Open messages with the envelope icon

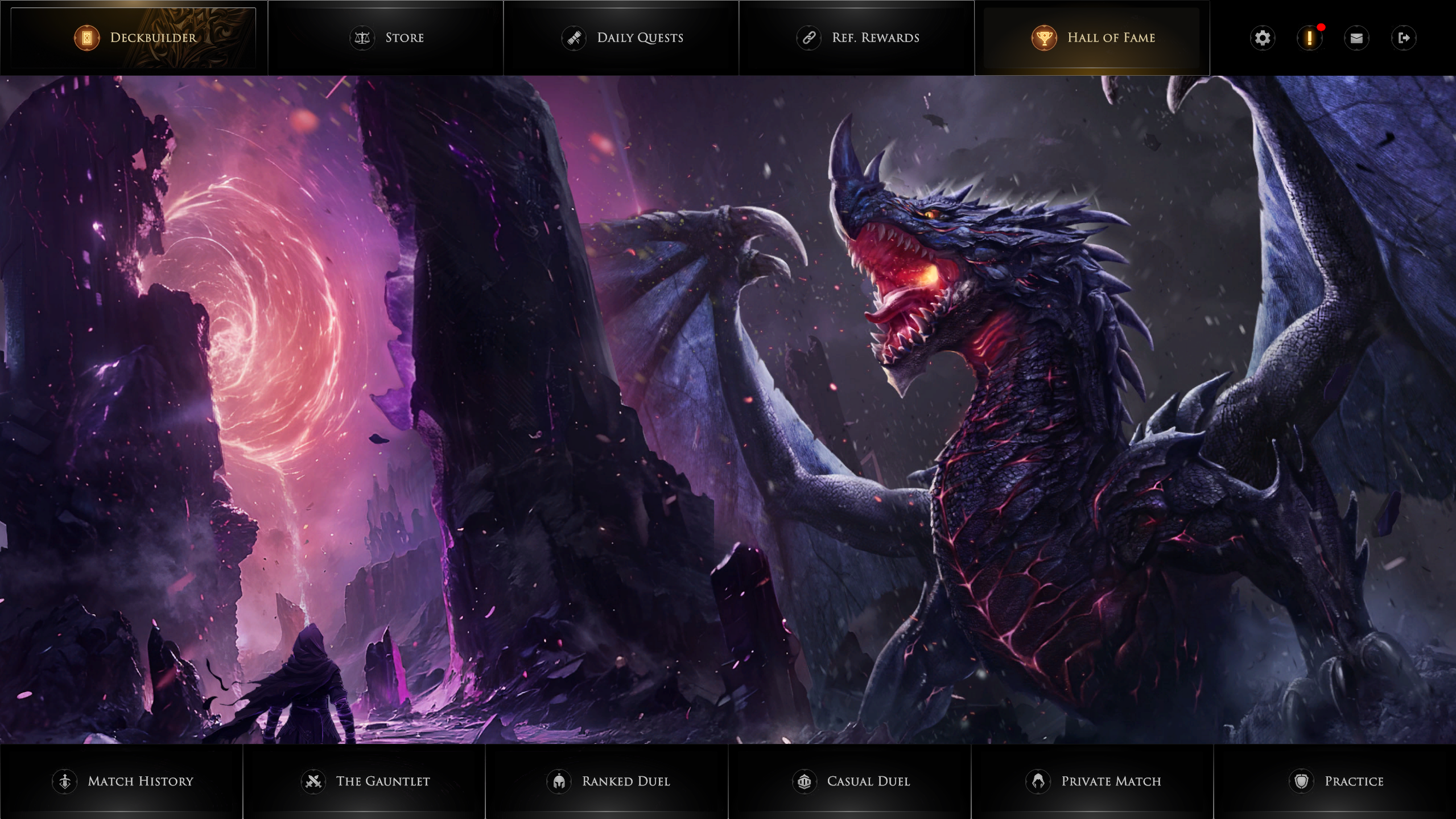1356,38
